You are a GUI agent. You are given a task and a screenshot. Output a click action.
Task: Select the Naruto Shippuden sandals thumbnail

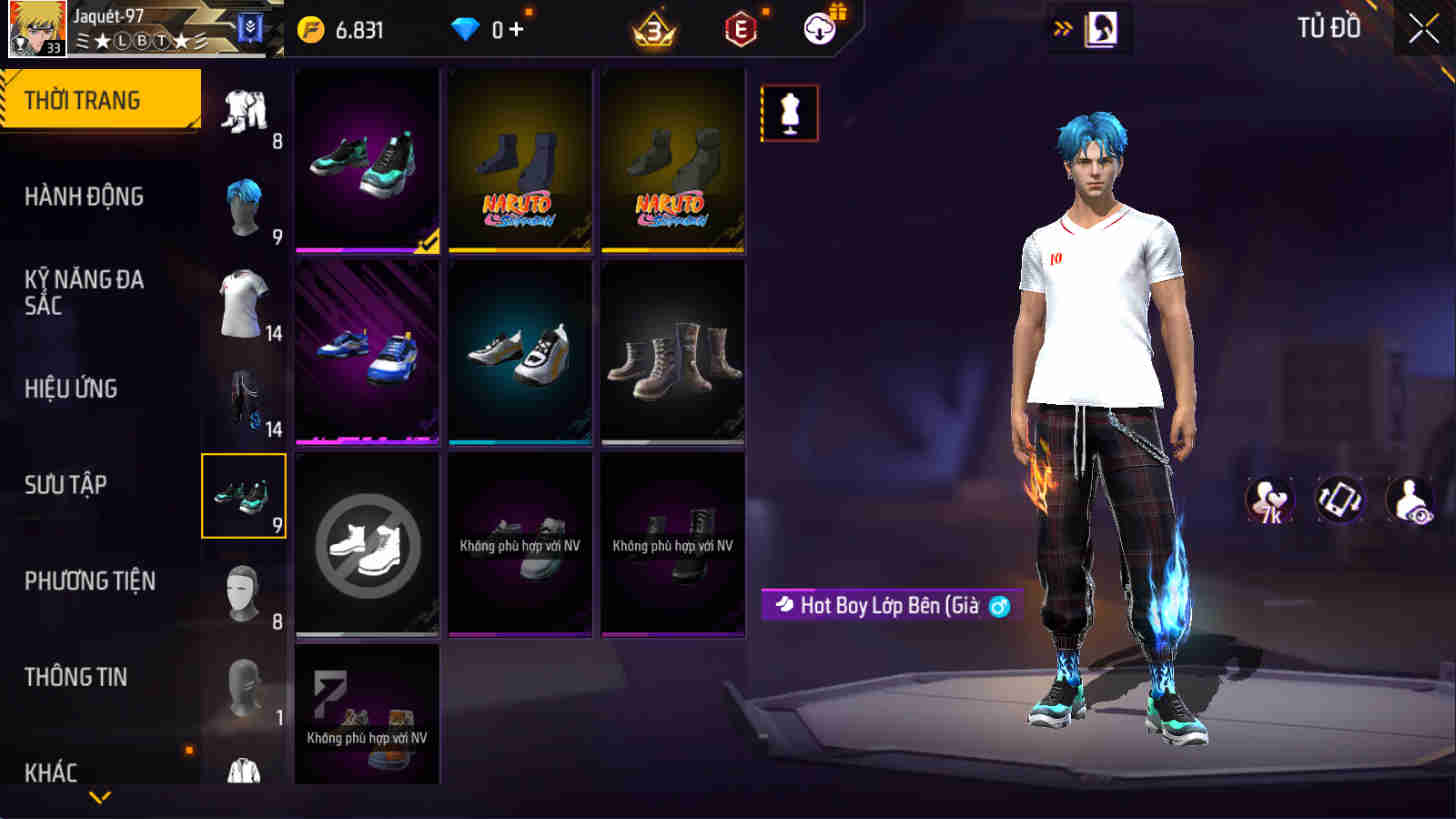(520, 158)
